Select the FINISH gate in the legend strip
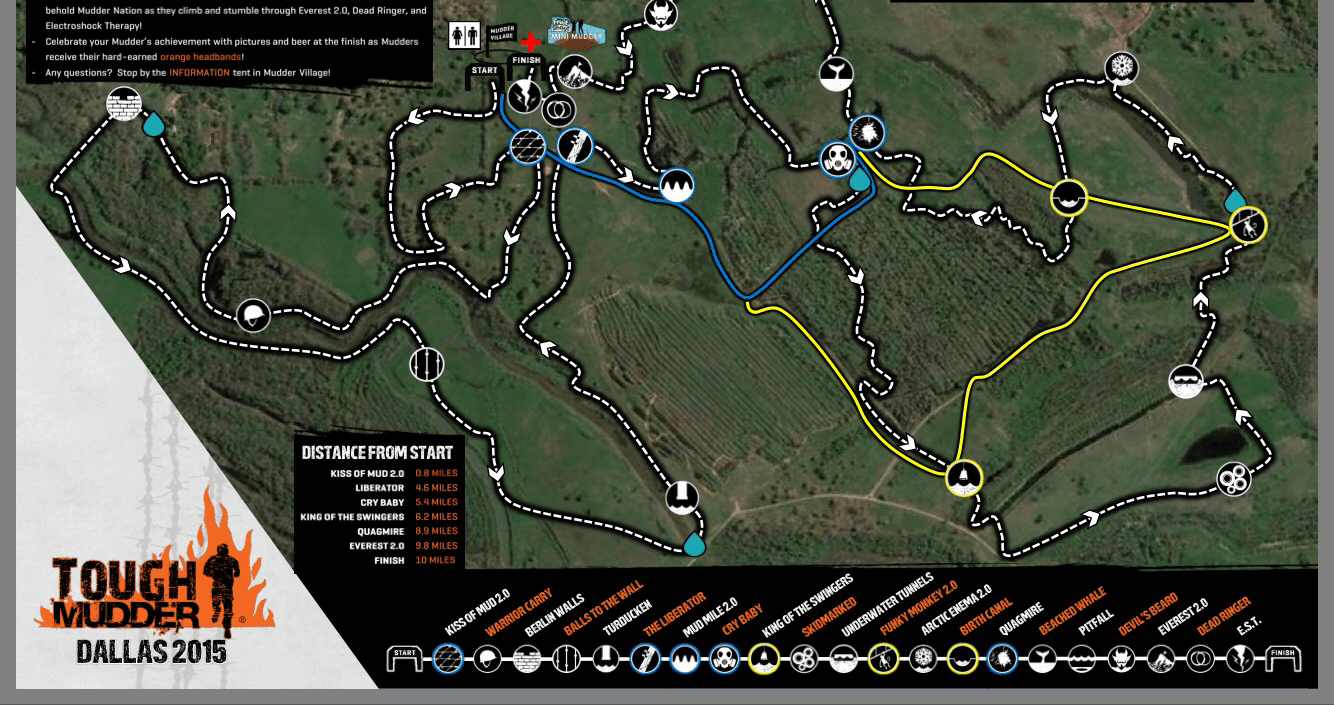 (1282, 659)
